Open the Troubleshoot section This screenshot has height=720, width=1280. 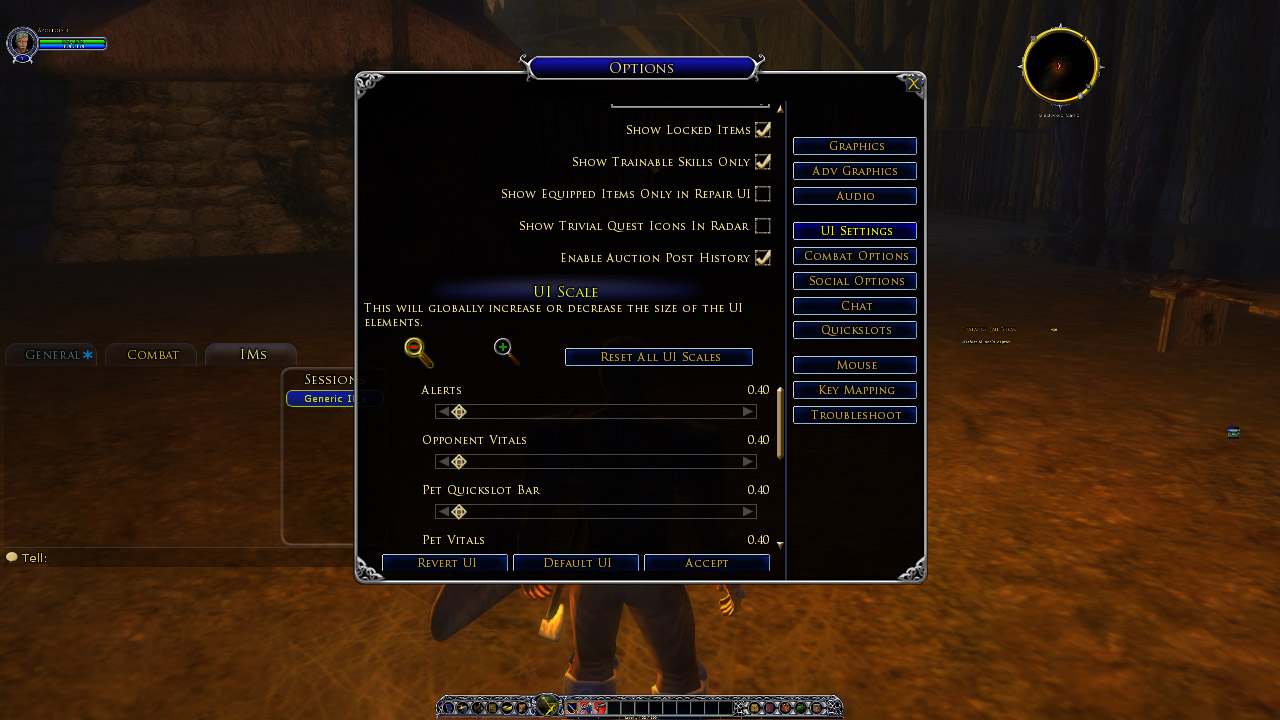(855, 415)
